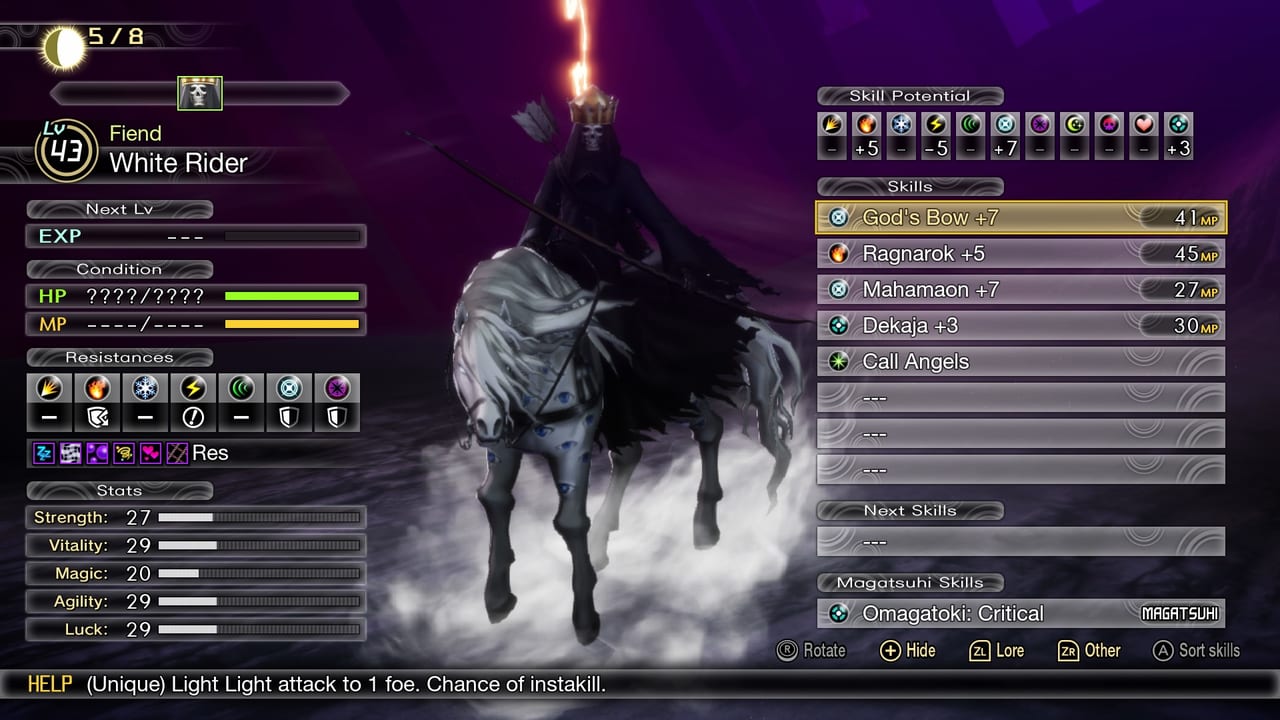Expand the Resistances section header
This screenshot has height=720, width=1280.
pos(119,357)
